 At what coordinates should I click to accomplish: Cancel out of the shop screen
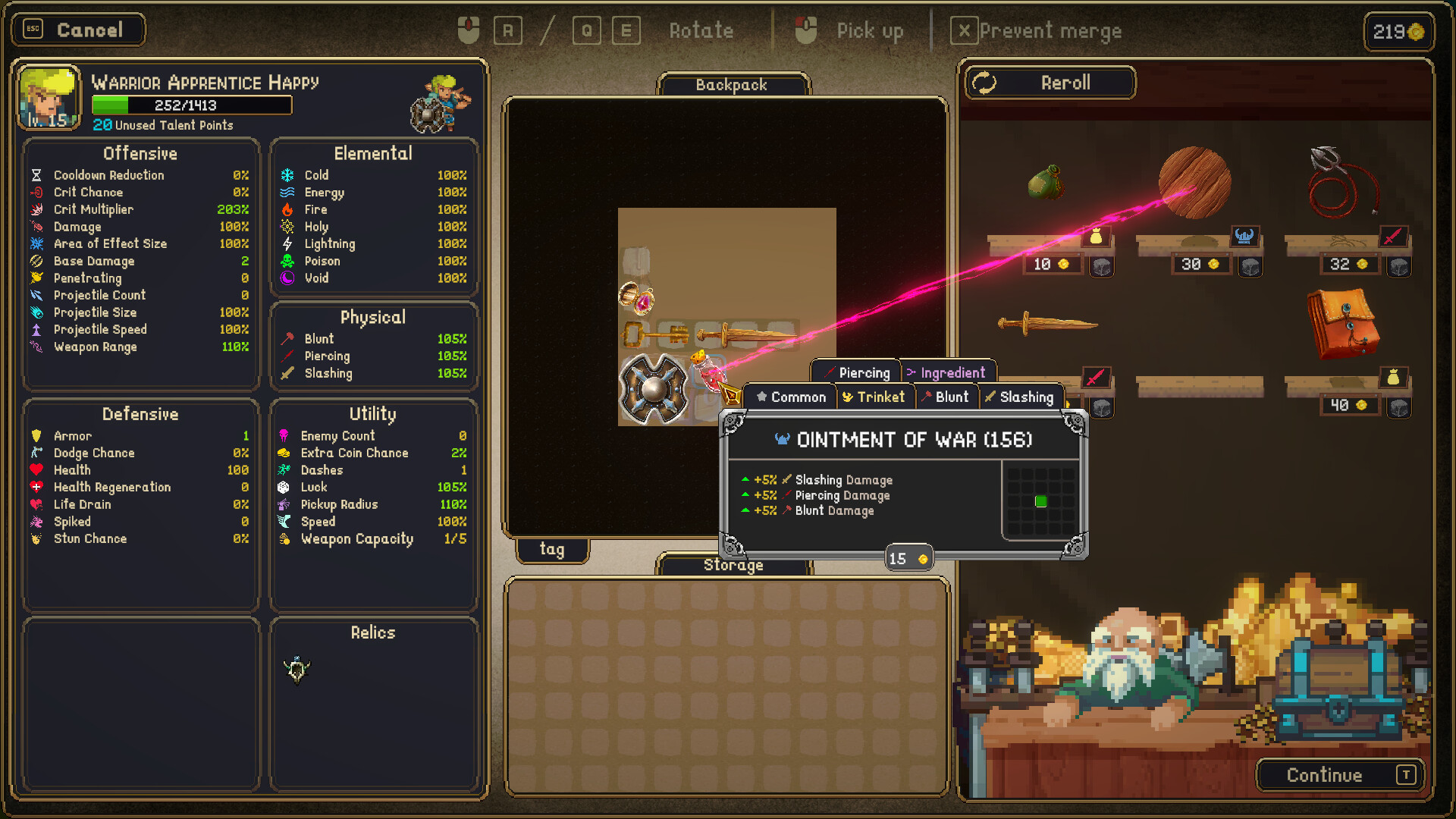pos(78,30)
